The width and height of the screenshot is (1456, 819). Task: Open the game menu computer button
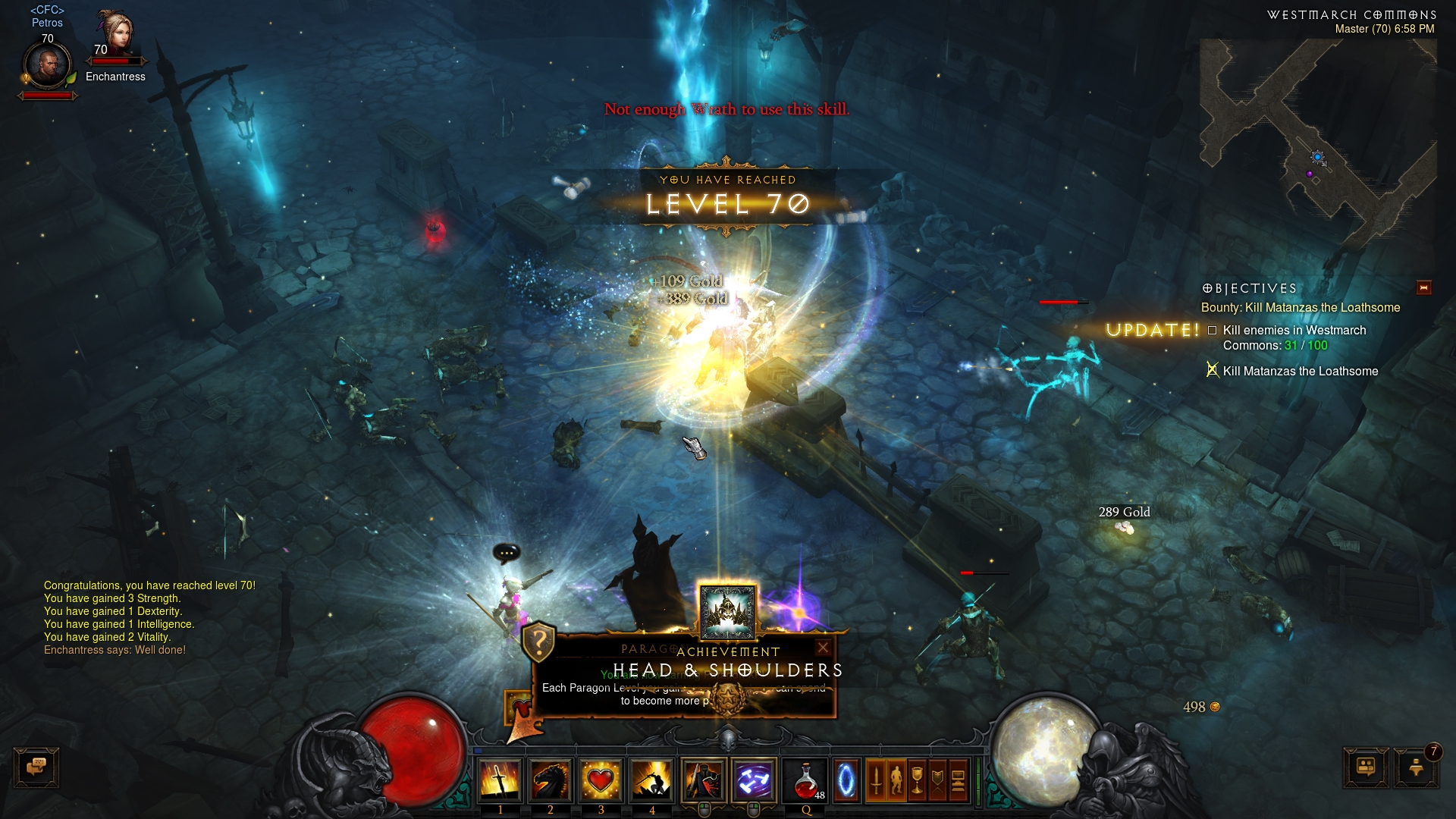[x=958, y=780]
